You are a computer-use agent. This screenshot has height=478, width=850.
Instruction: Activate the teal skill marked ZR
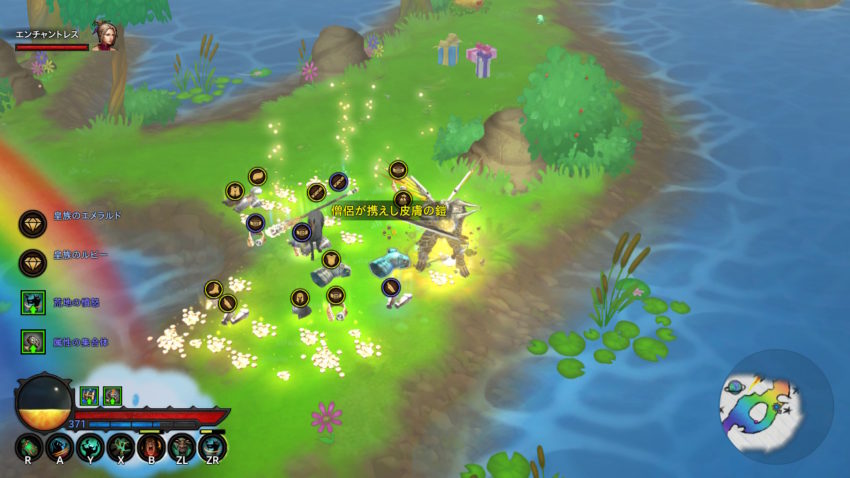212,447
